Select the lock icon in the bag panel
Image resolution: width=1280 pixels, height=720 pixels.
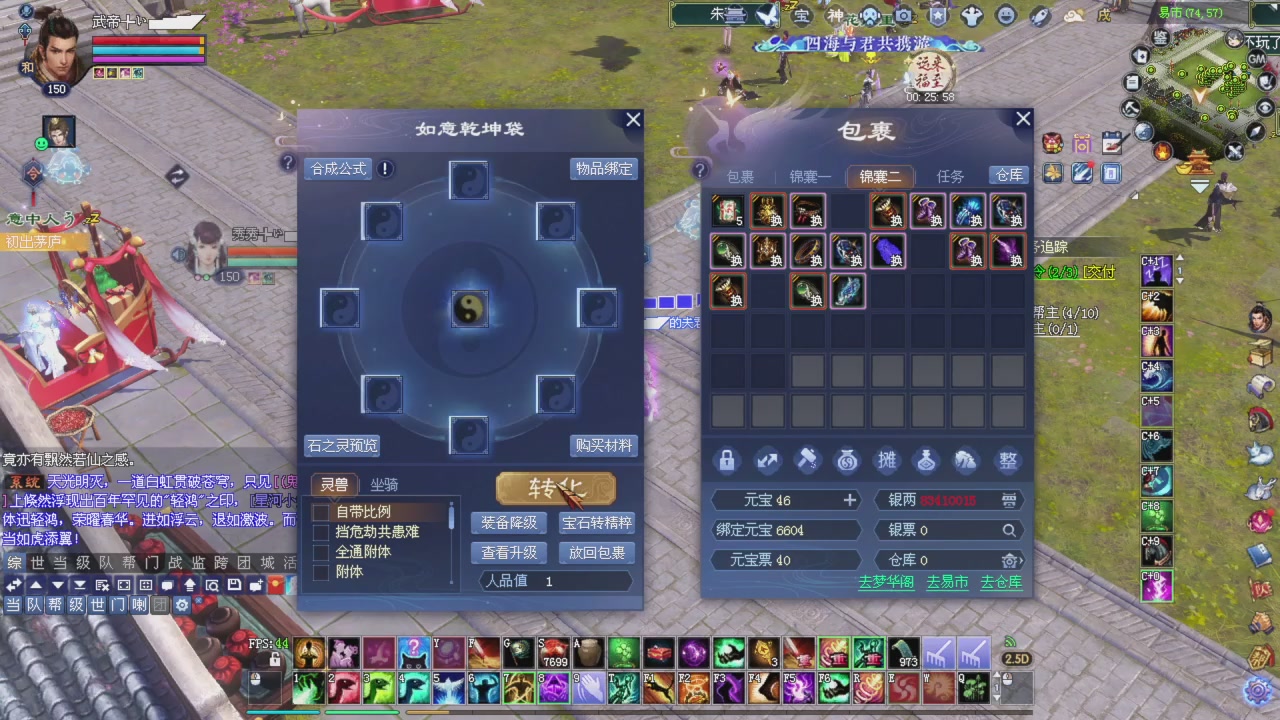(x=726, y=460)
